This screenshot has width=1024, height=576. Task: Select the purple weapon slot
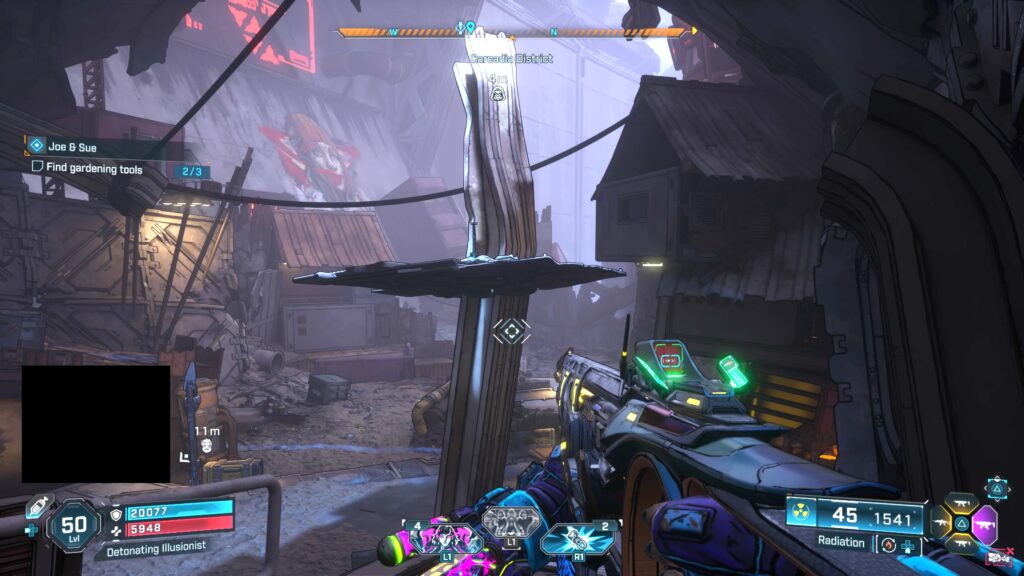point(985,523)
